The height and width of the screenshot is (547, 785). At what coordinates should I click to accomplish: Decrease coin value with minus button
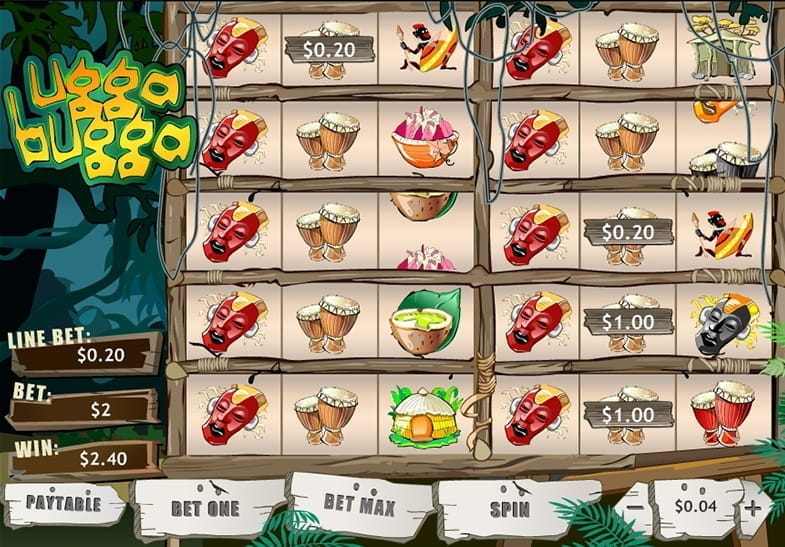(635, 507)
